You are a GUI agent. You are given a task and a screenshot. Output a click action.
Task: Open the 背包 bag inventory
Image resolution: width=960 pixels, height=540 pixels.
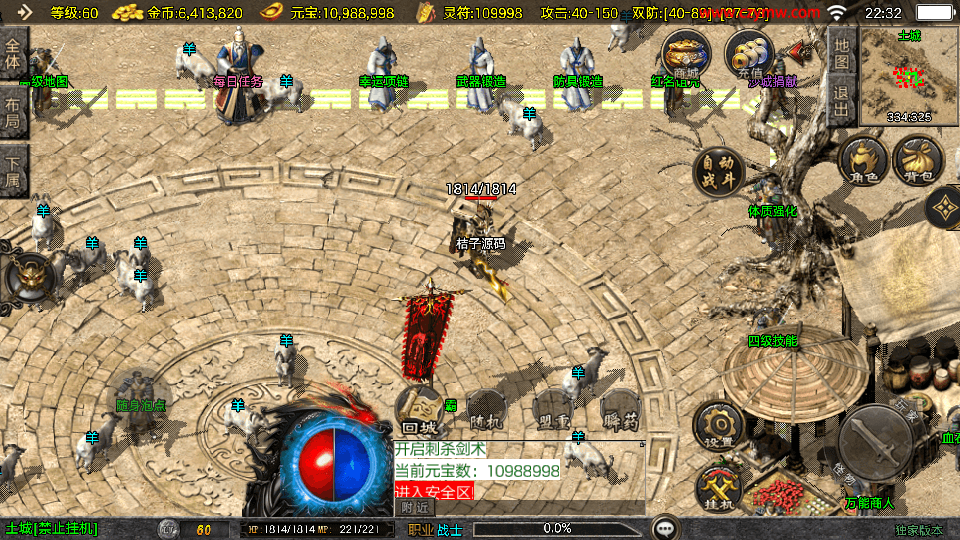pos(917,163)
